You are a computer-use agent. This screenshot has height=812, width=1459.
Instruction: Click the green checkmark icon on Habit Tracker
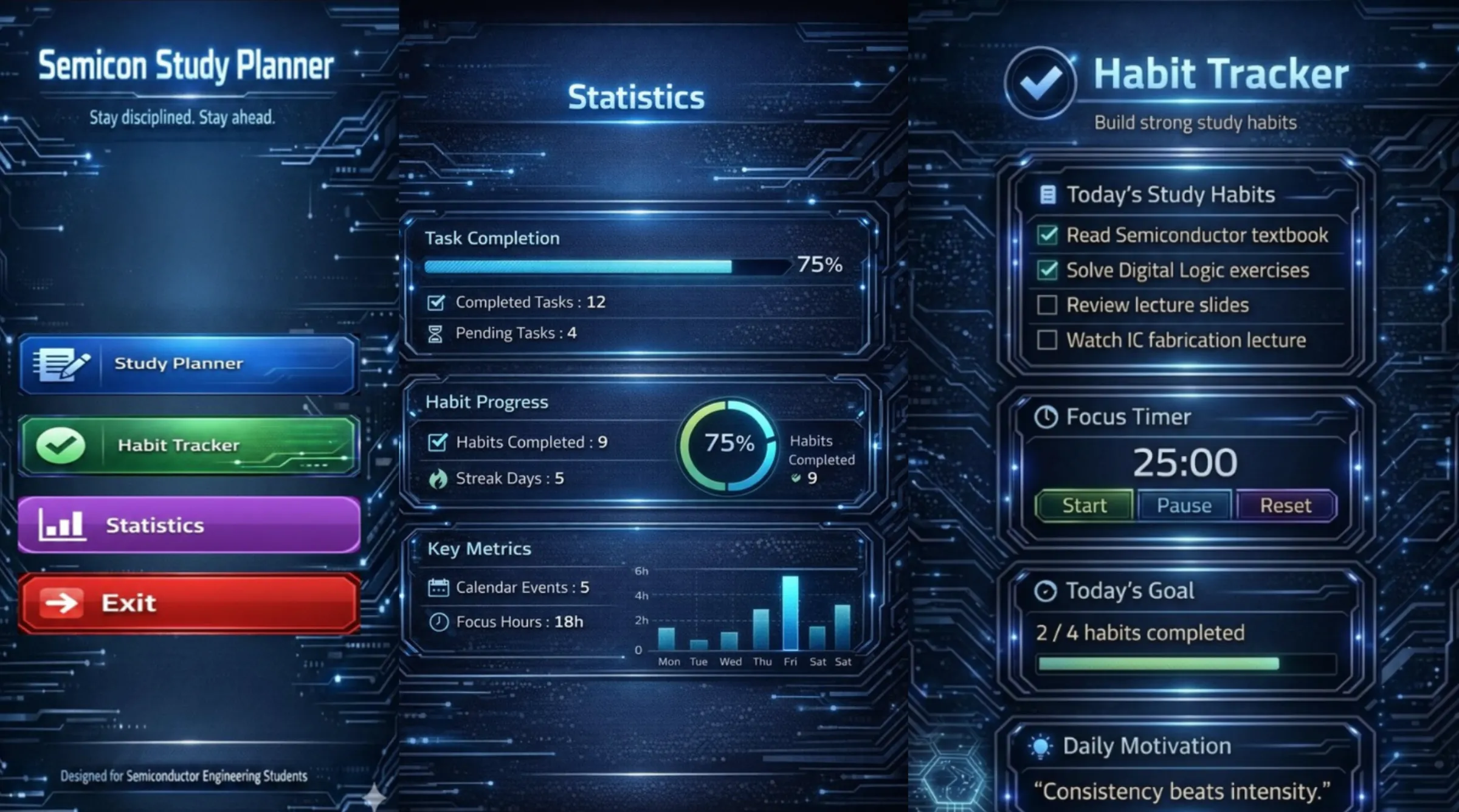(x=61, y=444)
